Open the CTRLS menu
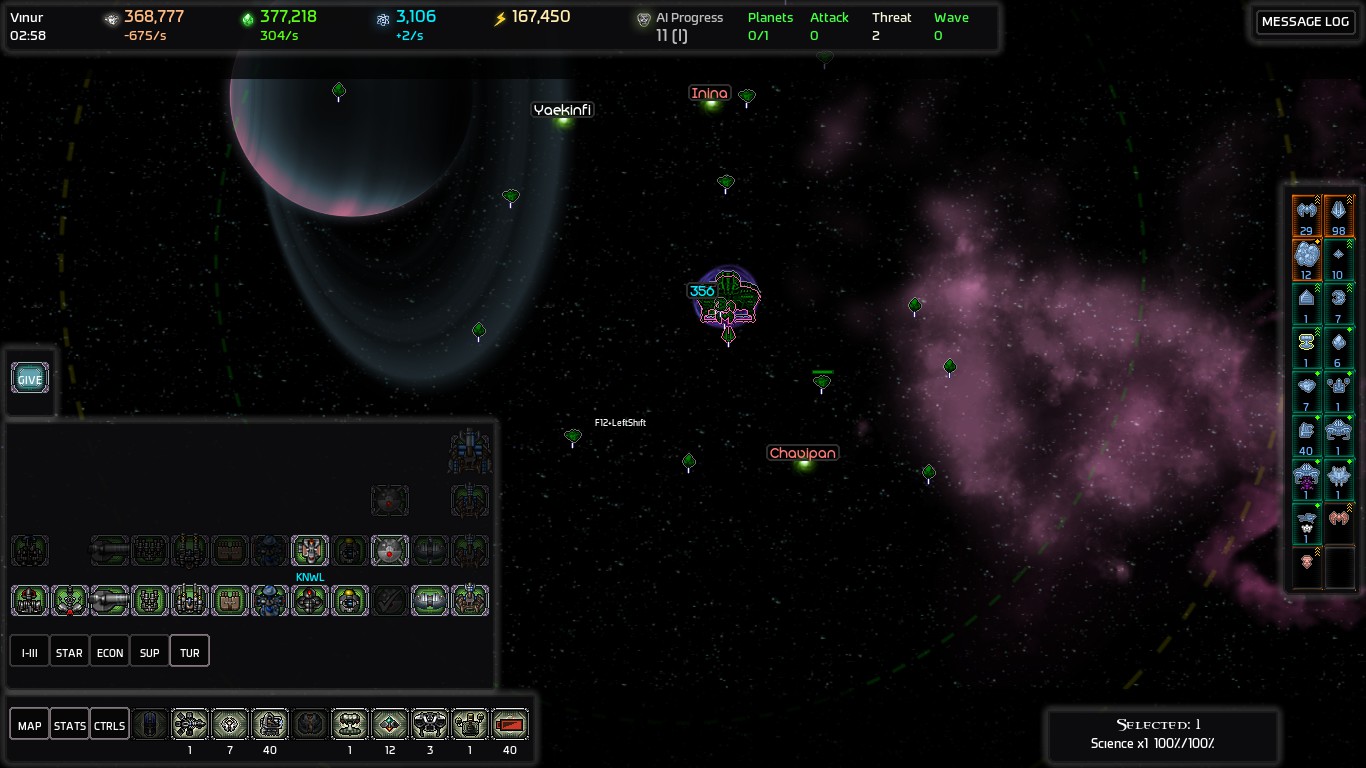 coord(109,725)
